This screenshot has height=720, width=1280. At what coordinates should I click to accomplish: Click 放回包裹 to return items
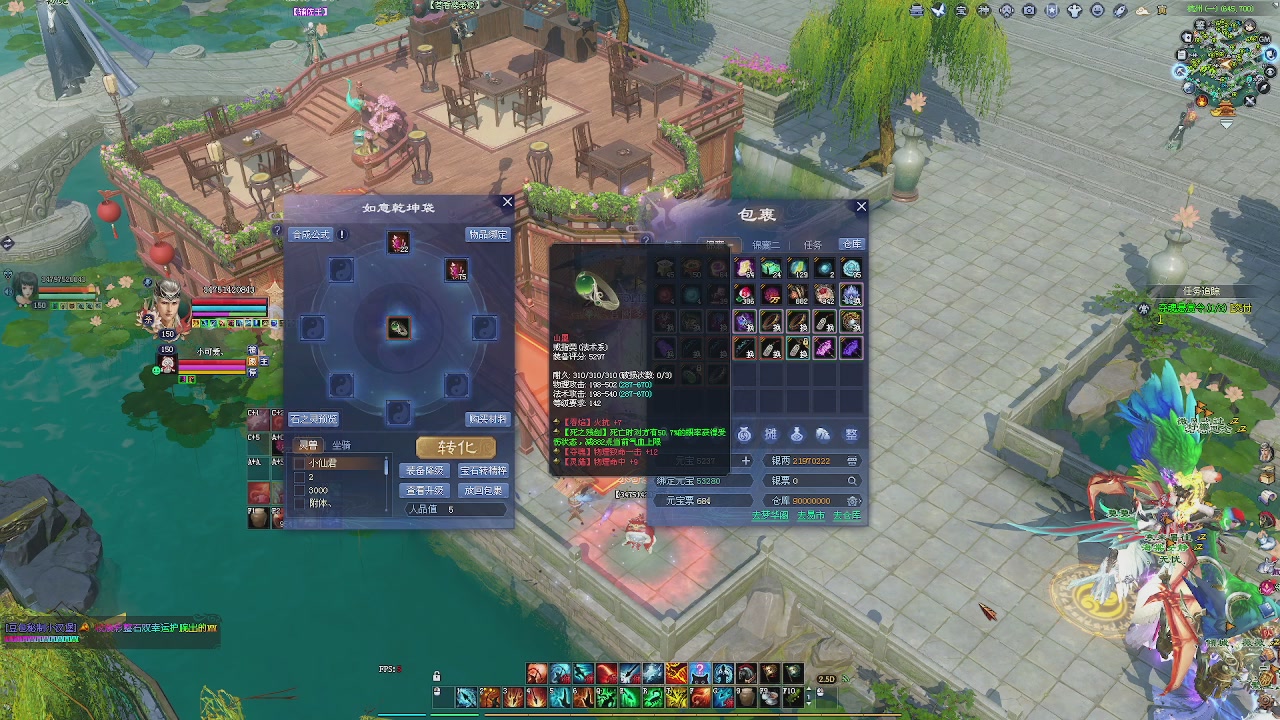483,491
